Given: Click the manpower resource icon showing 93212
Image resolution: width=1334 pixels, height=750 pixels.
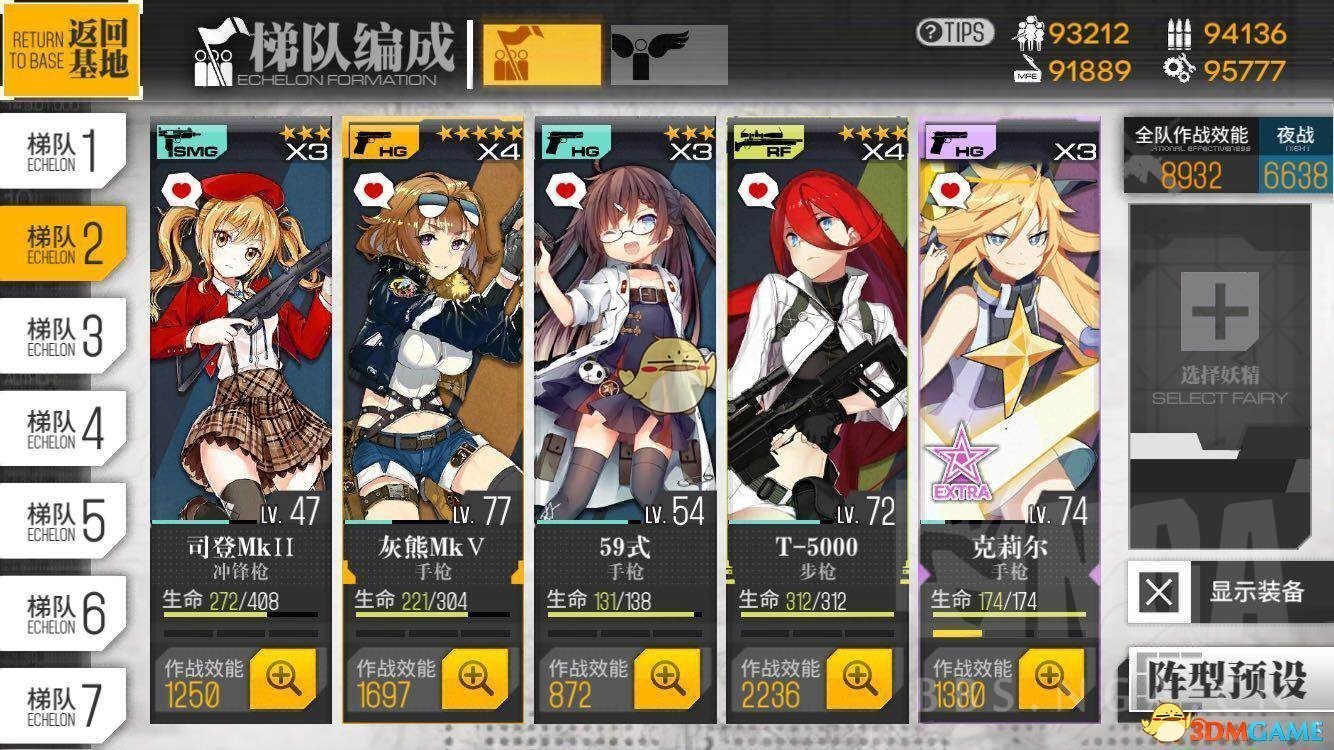Looking at the screenshot, I should point(1029,32).
